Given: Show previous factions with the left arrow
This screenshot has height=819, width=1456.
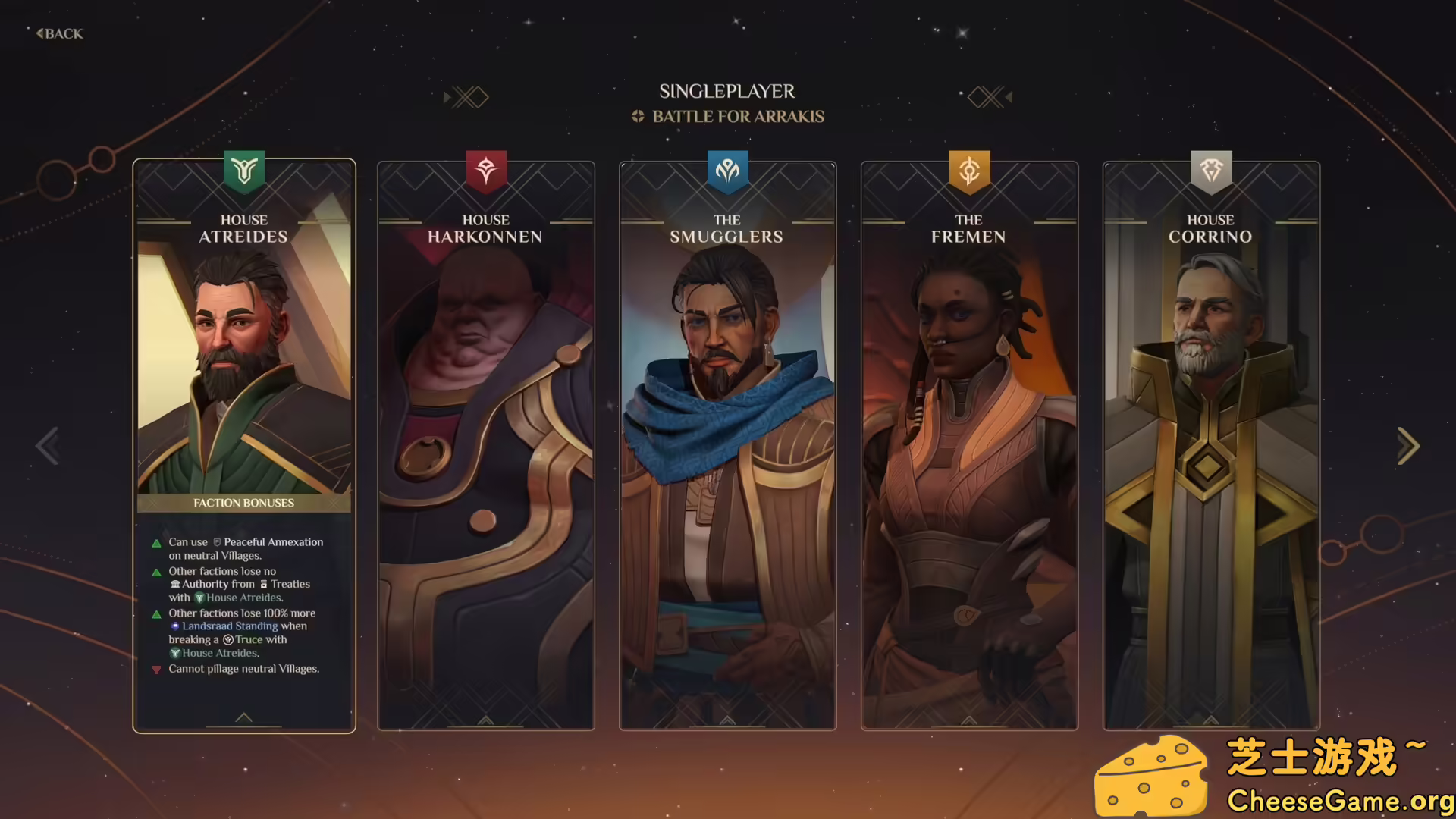Looking at the screenshot, I should (48, 446).
